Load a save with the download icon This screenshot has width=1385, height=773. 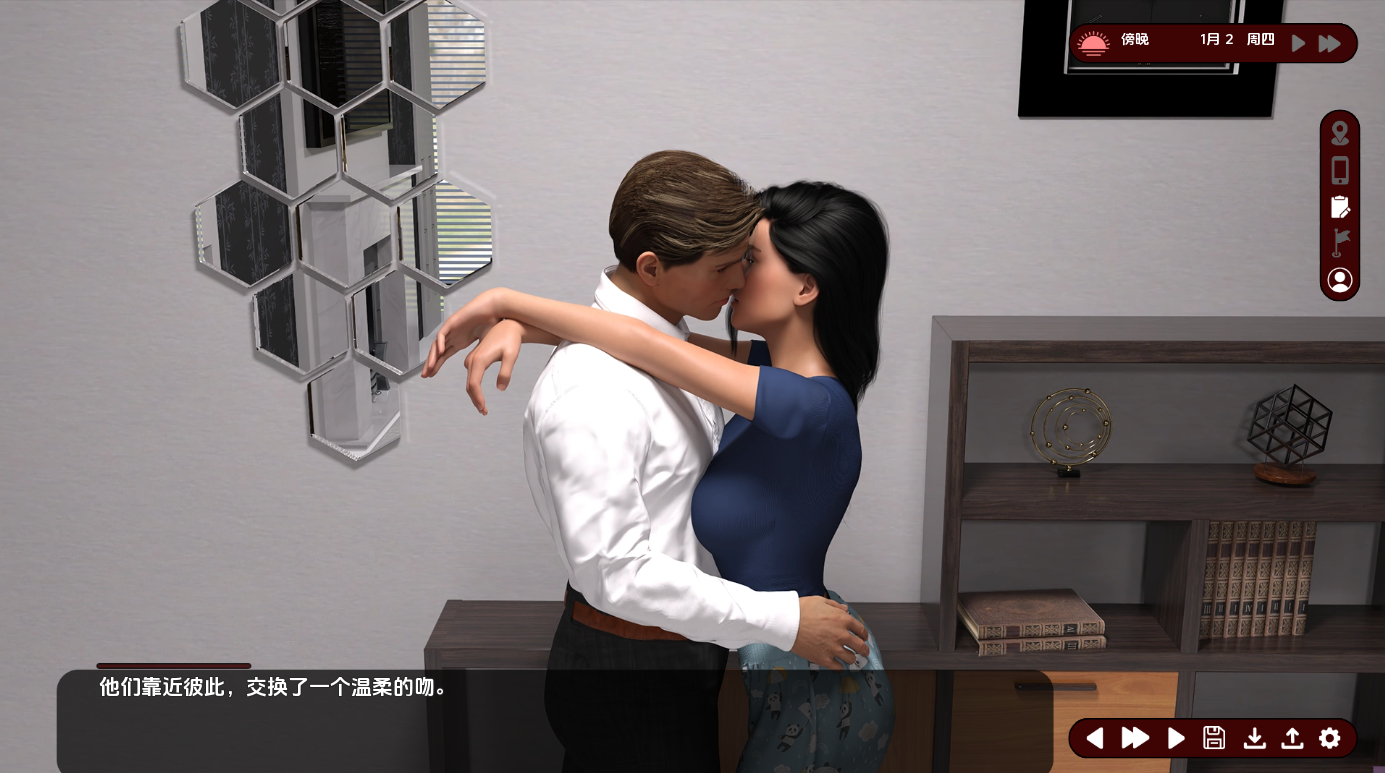coord(1253,738)
